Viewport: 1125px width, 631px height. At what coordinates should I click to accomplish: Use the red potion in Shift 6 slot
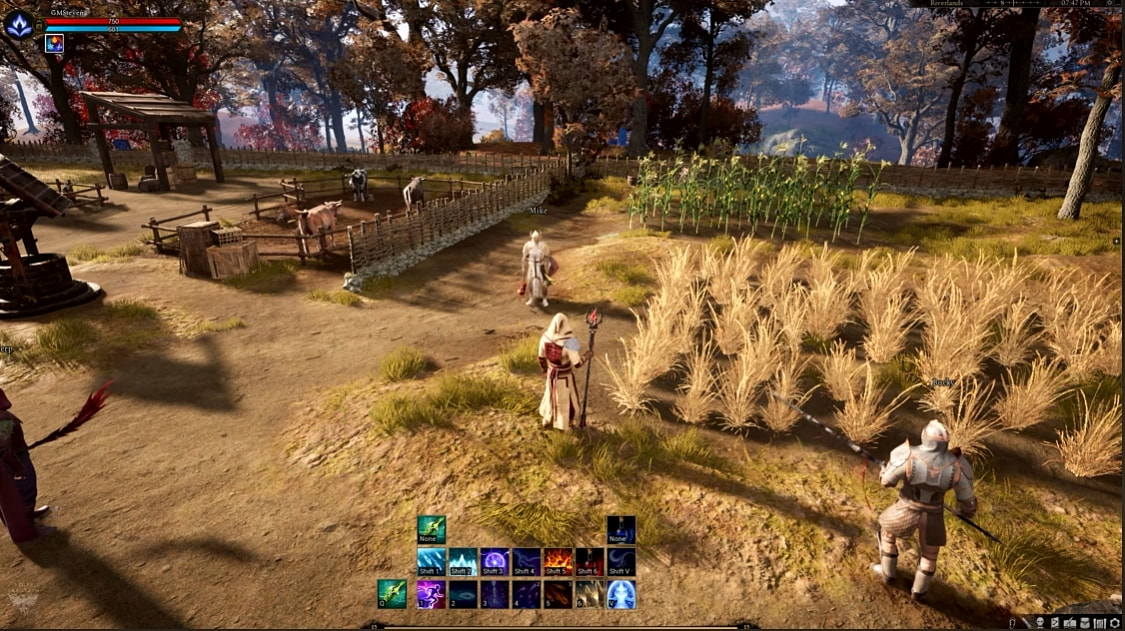click(x=590, y=562)
